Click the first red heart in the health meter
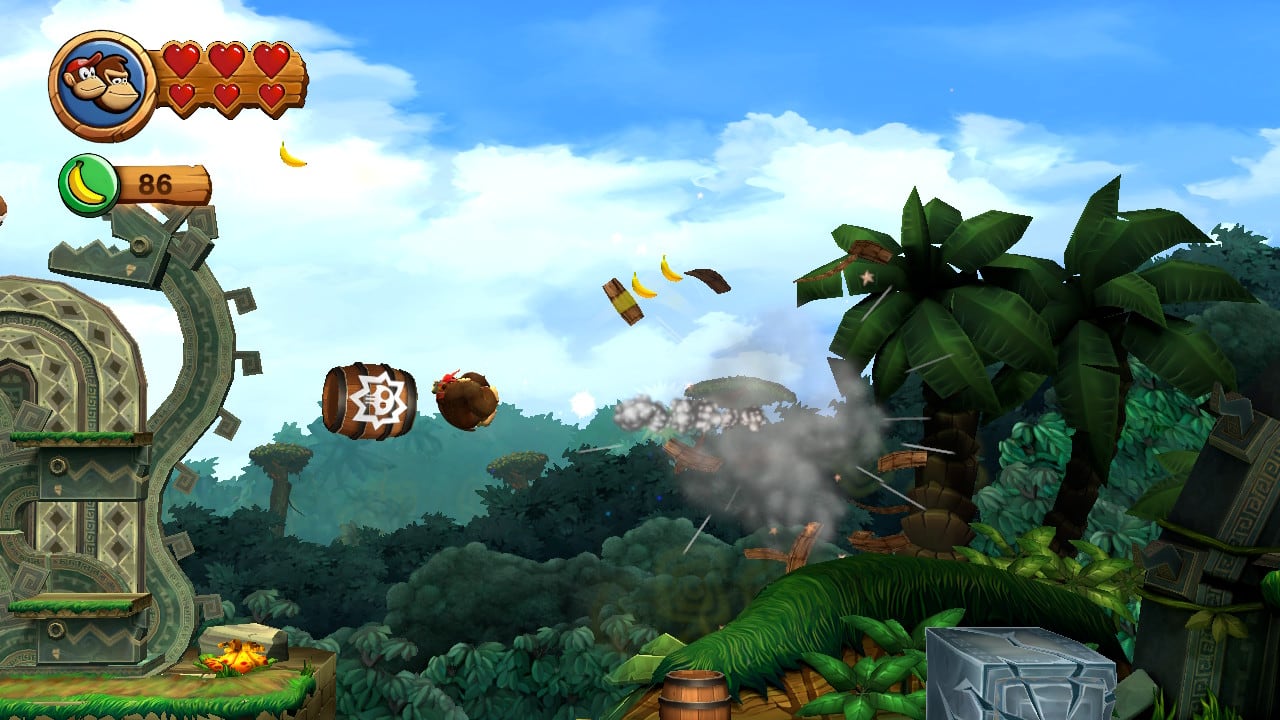Viewport: 1280px width, 720px height. 183,62
